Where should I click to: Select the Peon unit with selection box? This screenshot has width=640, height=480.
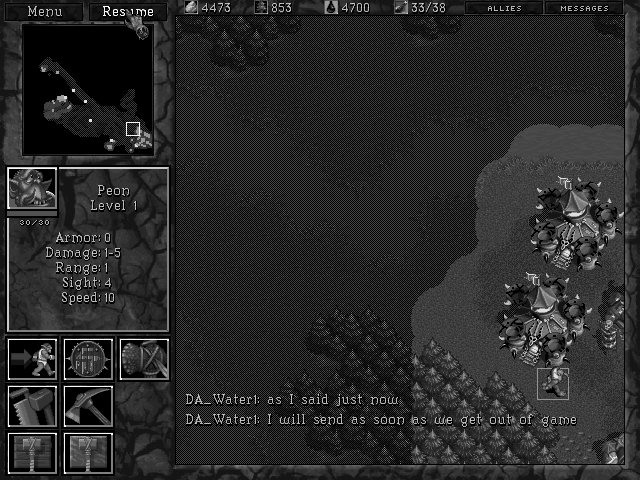coord(552,383)
